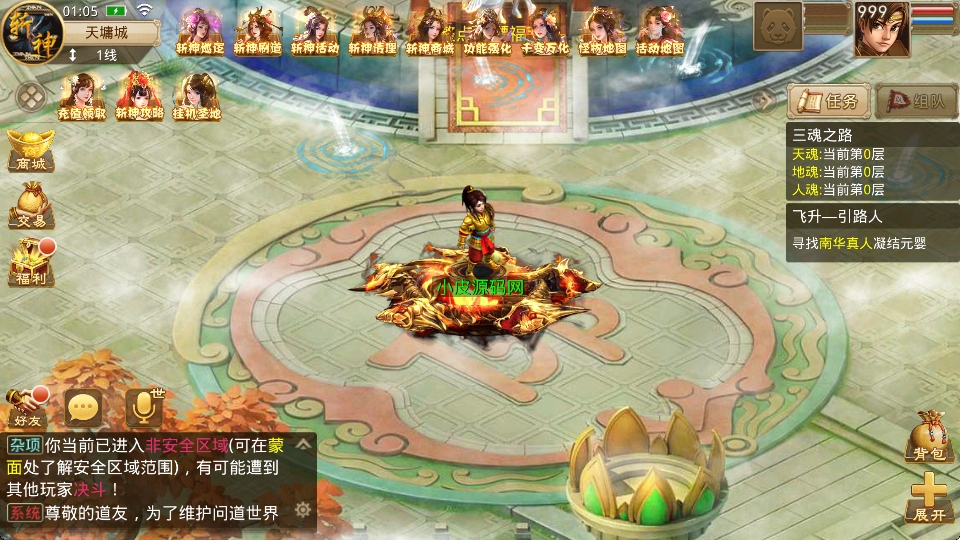The width and height of the screenshot is (960, 540).
Task: Switch to the 组队 team tab
Action: [x=915, y=101]
